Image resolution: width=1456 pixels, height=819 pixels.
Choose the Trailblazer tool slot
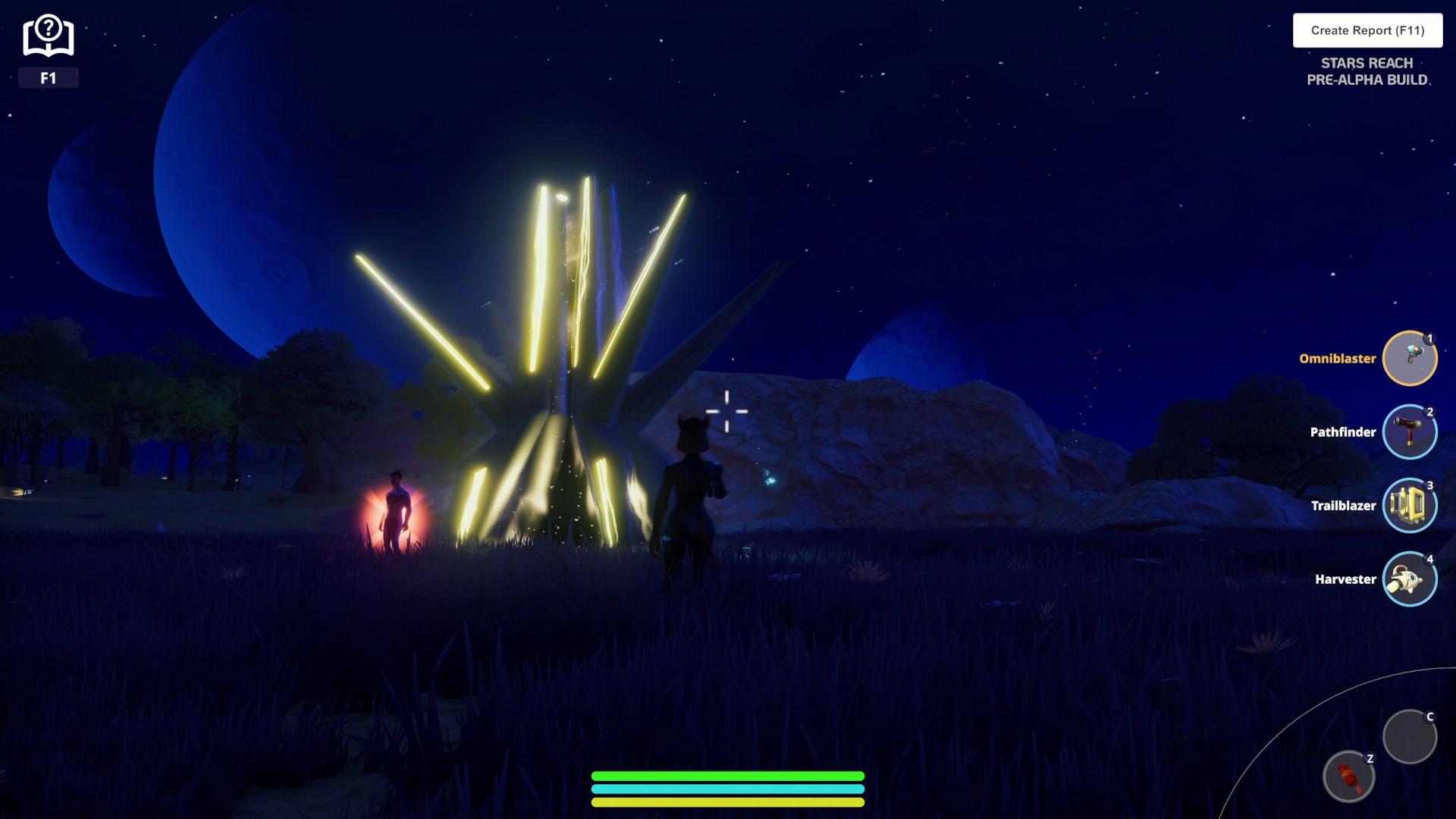(x=1409, y=505)
